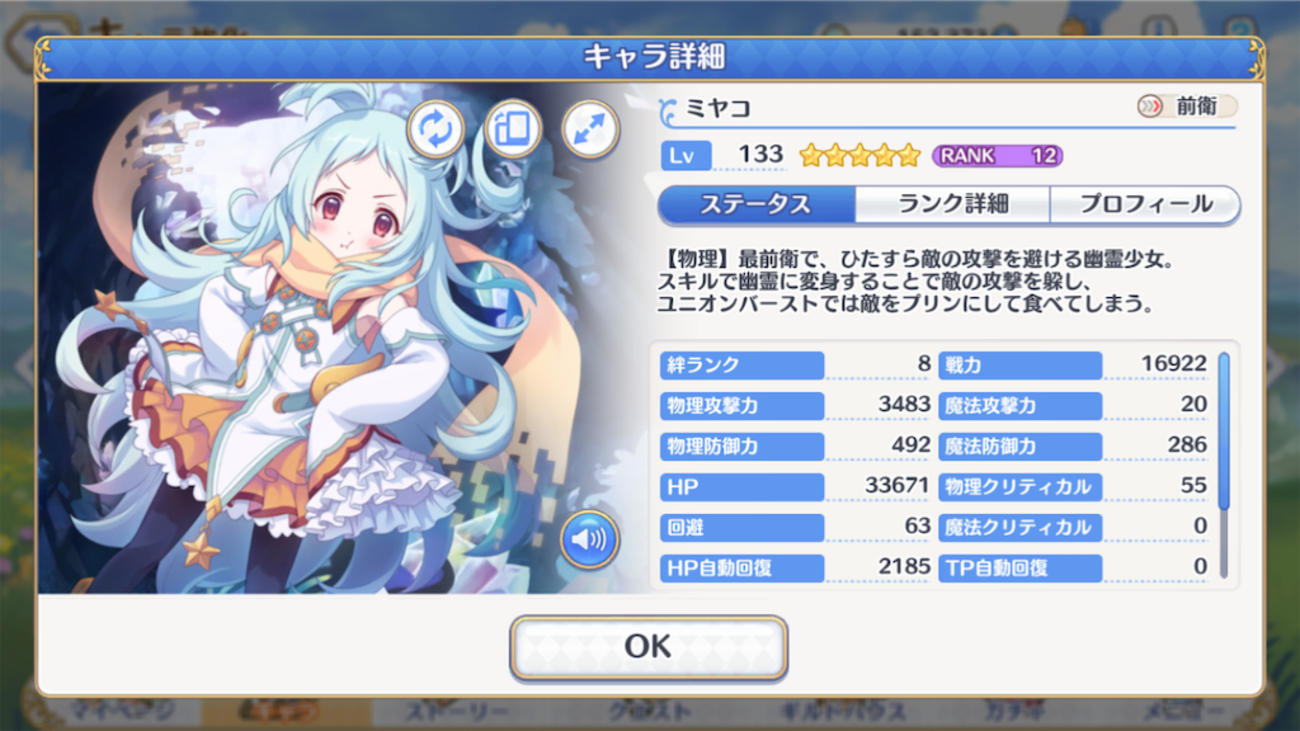Confirm with the OK button
This screenshot has width=1300, height=731.
[648, 647]
